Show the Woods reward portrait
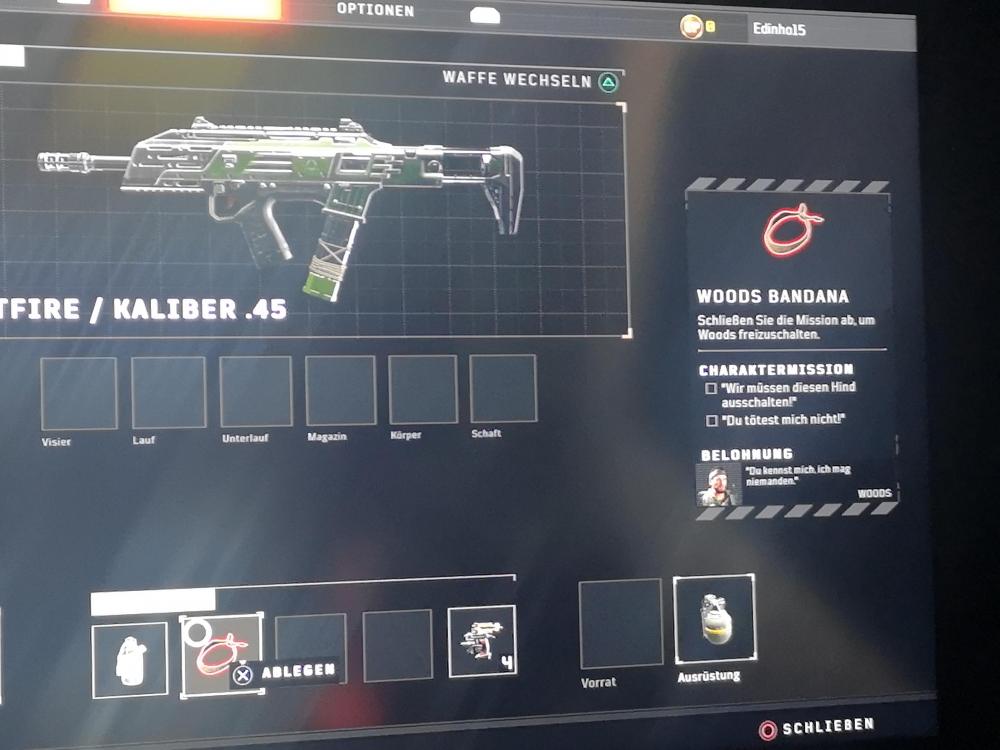Image resolution: width=1000 pixels, height=750 pixels. coord(718,485)
